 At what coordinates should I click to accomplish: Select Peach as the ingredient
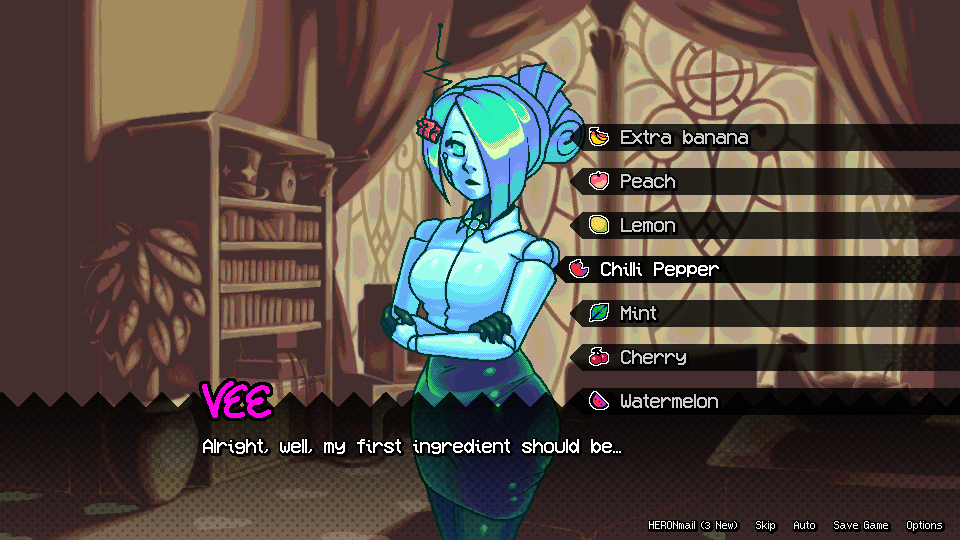(648, 182)
